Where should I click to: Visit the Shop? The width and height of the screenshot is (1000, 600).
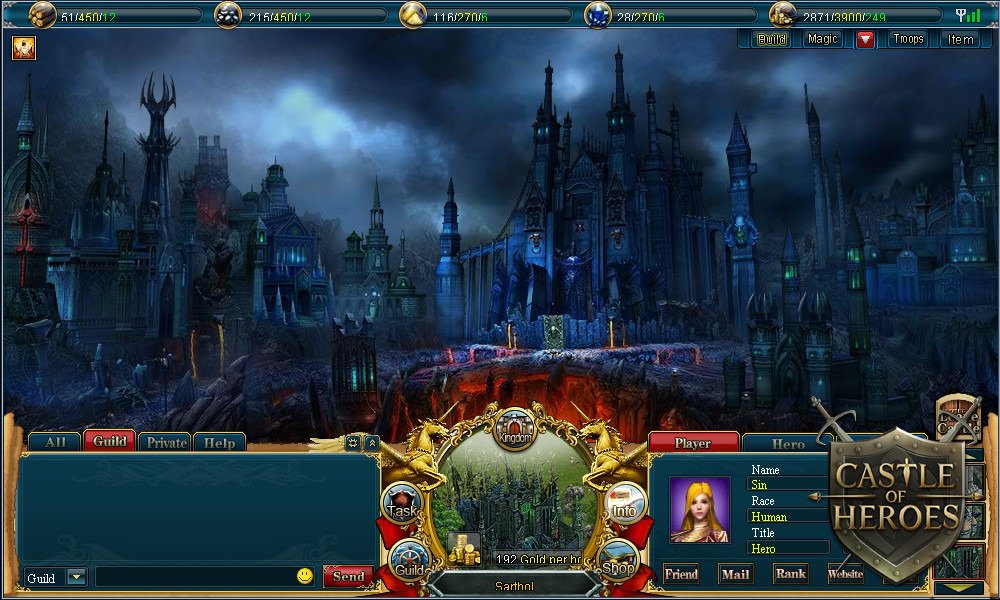coord(618,562)
